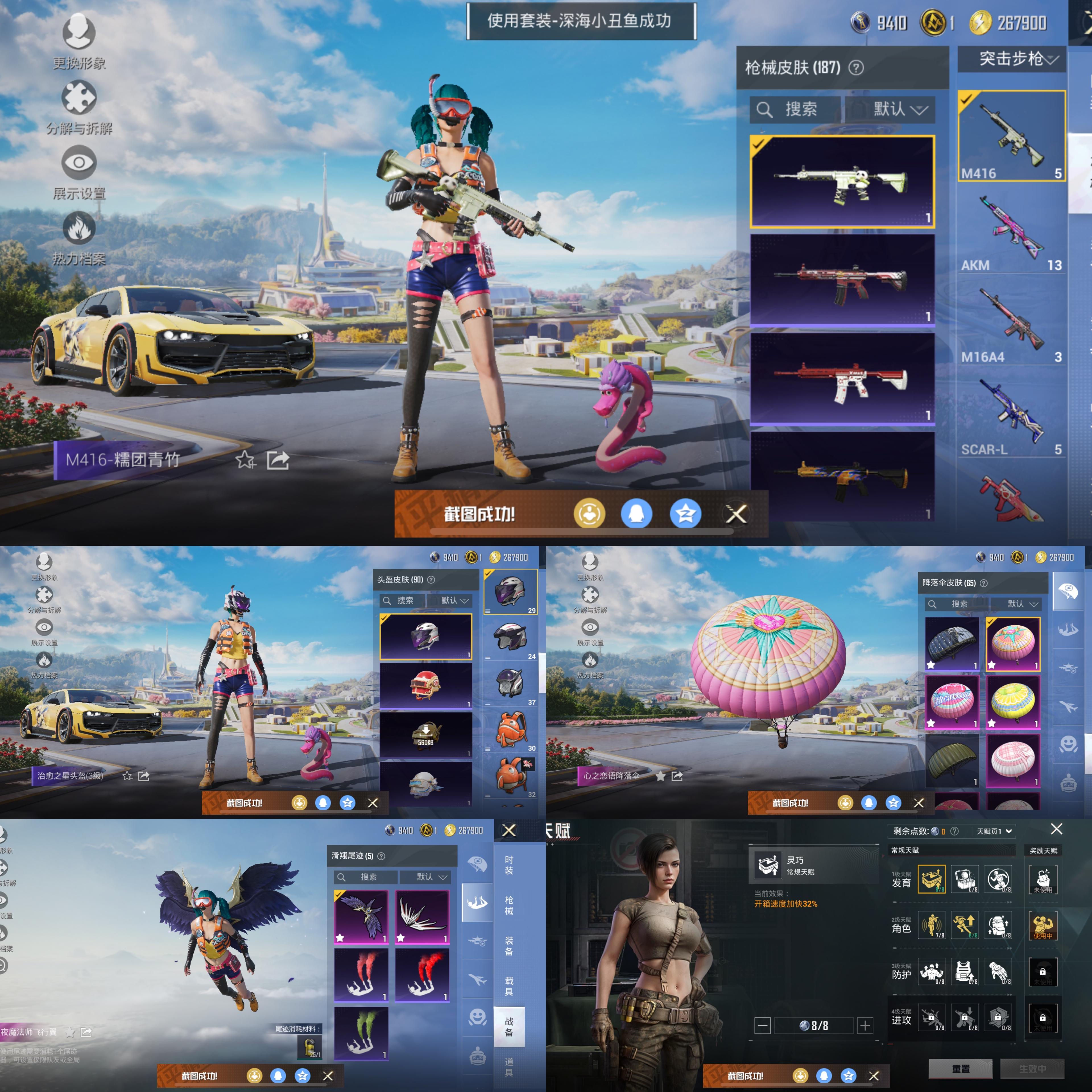Select the olive green parachute skin

coord(952,760)
